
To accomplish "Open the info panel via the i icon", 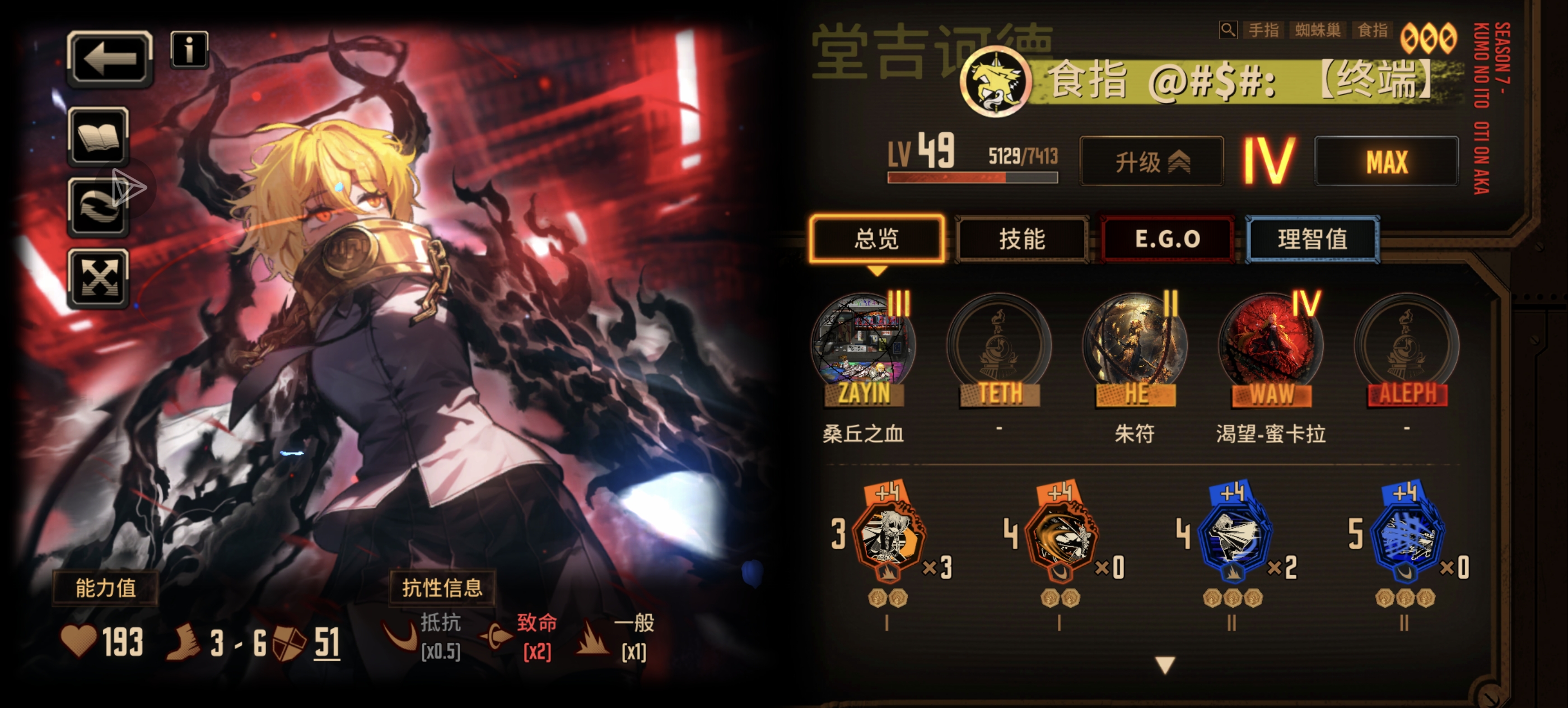I will tap(189, 50).
